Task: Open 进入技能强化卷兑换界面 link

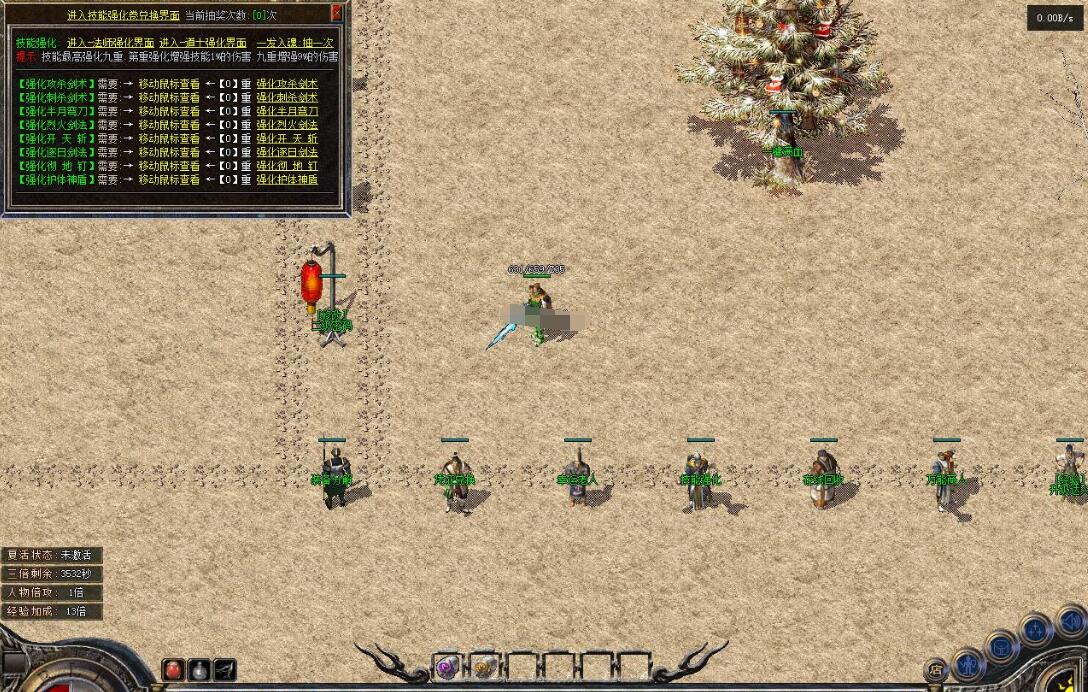Action: (123, 16)
